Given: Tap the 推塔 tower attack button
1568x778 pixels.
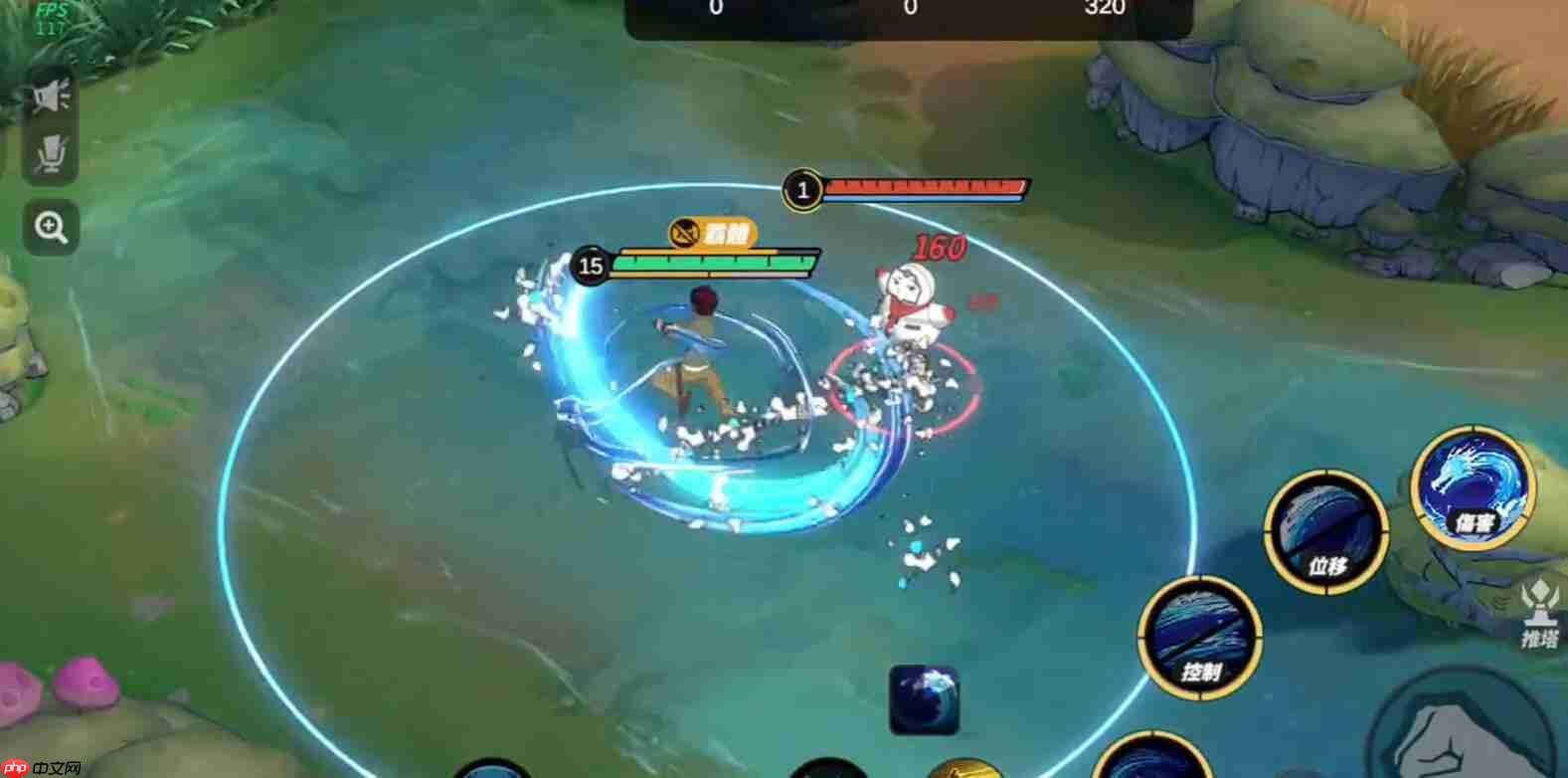Looking at the screenshot, I should [x=1538, y=617].
